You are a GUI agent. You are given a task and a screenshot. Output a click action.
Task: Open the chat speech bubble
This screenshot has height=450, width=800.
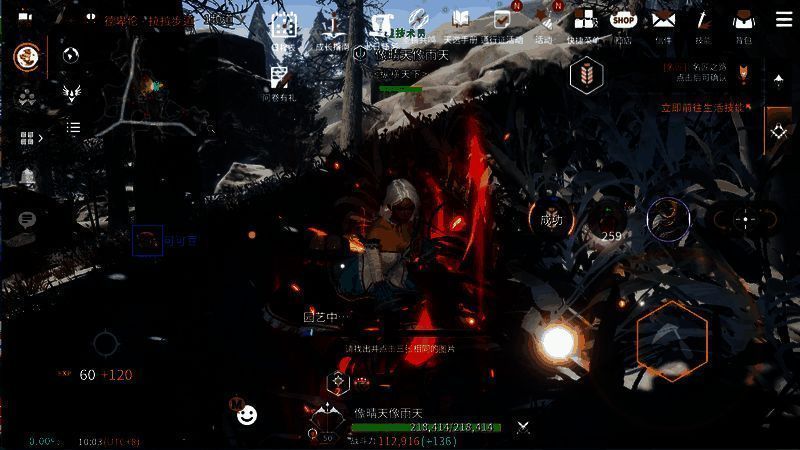pyautogui.click(x=27, y=219)
